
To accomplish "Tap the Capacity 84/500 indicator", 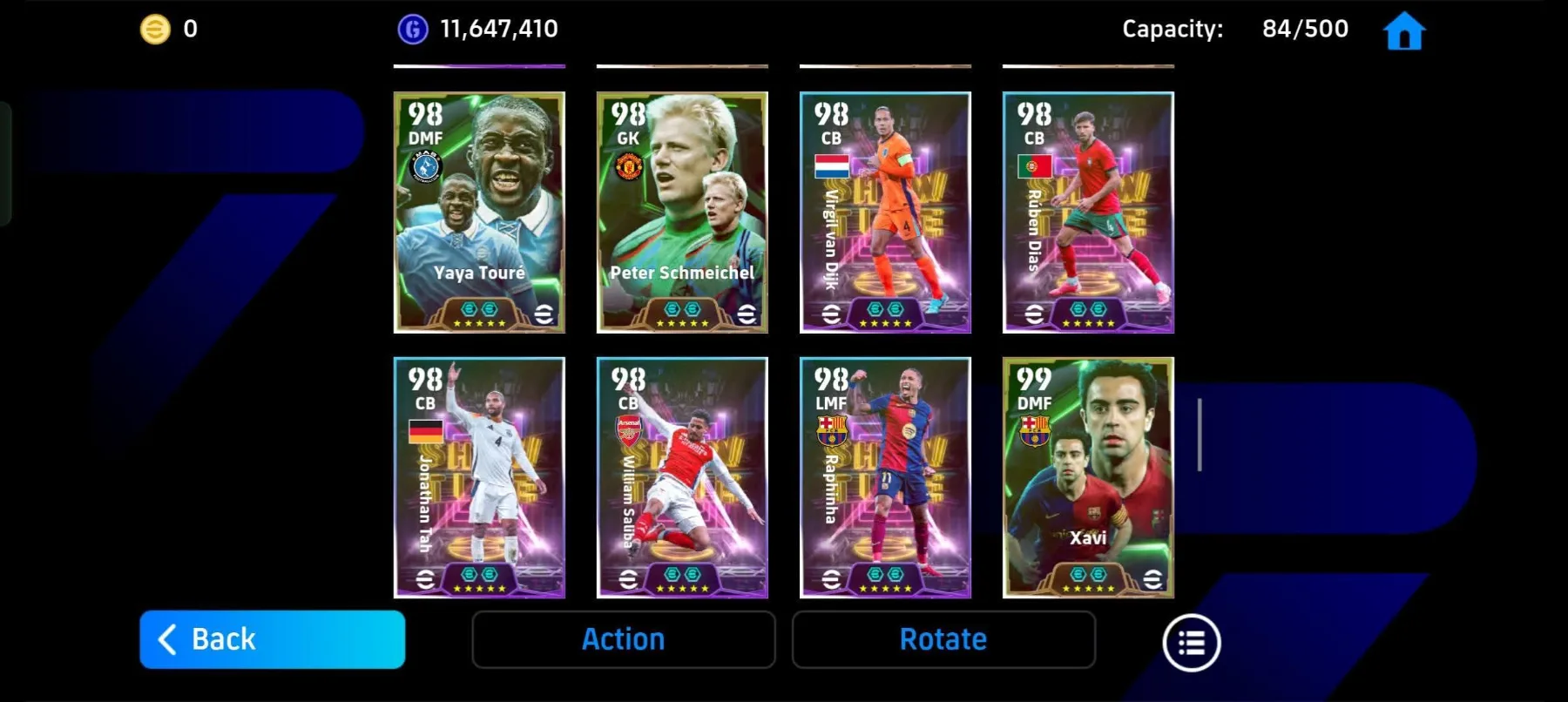I will (x=1238, y=29).
